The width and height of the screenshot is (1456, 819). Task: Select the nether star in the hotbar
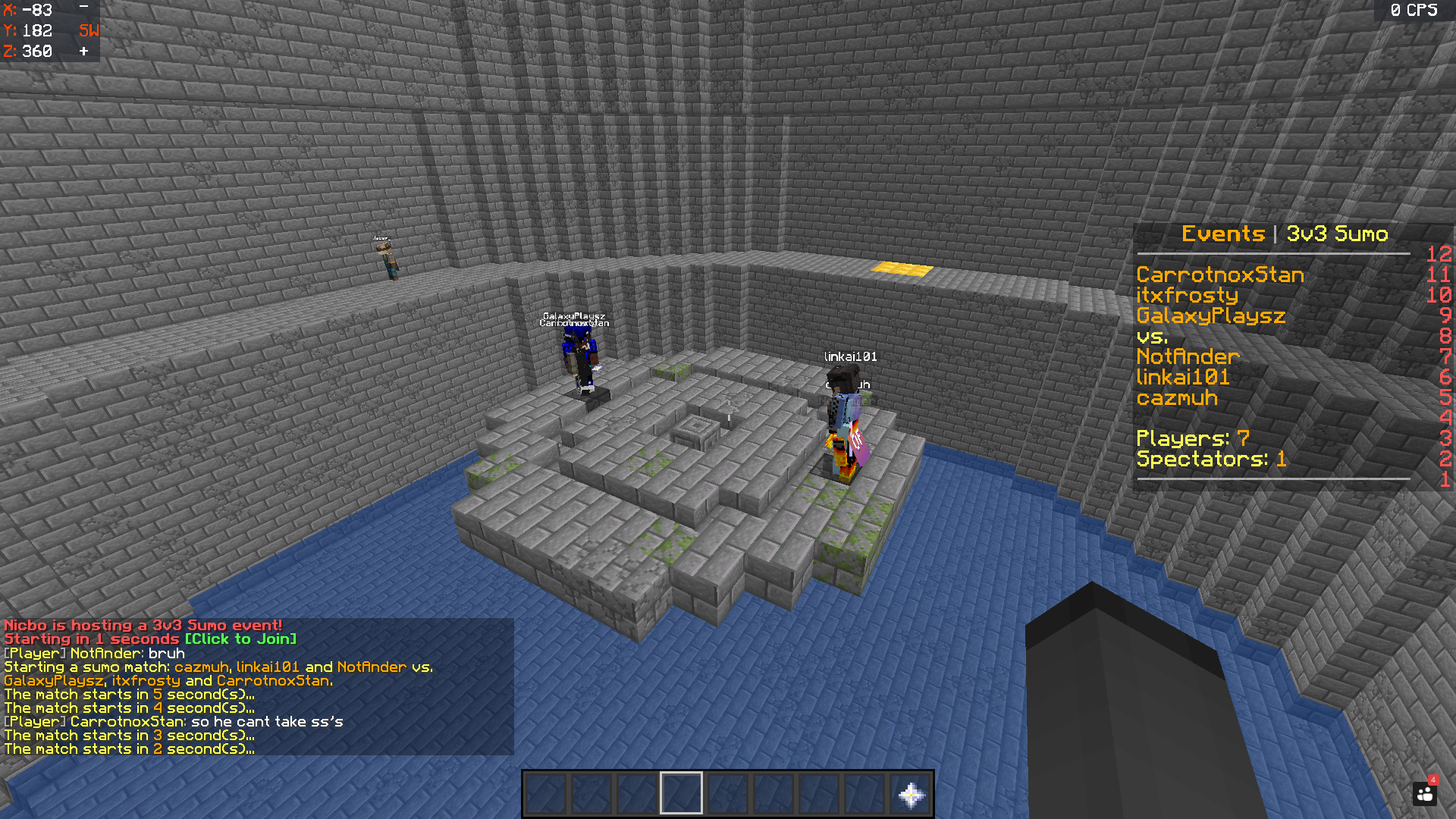click(x=909, y=792)
